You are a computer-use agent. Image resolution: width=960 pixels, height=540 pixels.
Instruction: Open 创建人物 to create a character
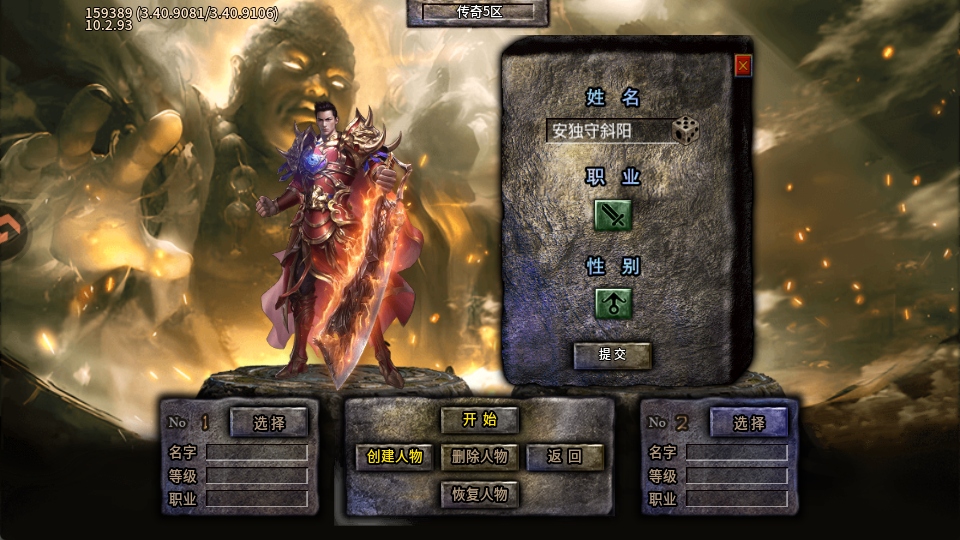tap(395, 457)
